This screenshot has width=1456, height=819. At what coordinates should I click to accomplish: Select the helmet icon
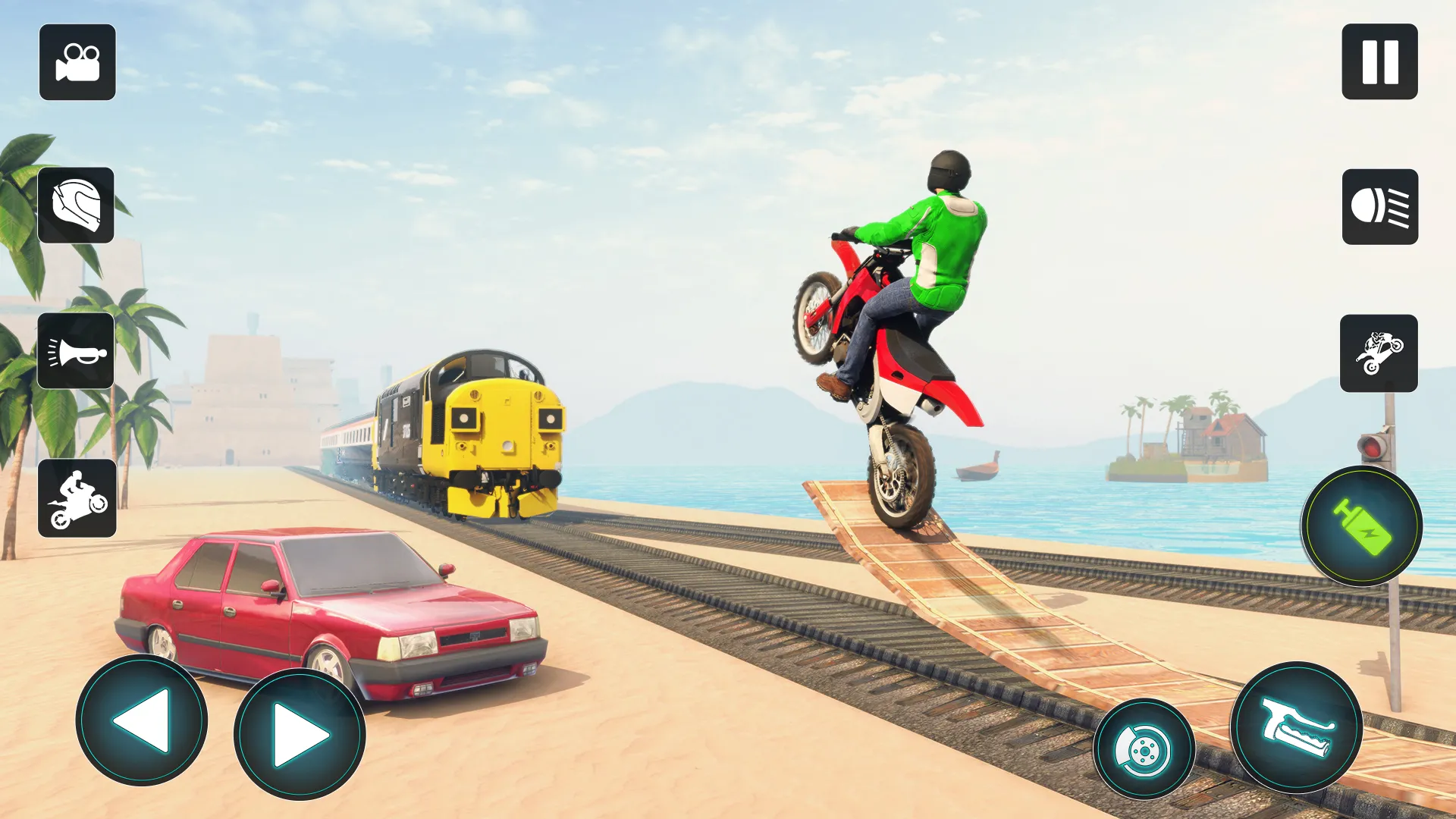tap(77, 205)
